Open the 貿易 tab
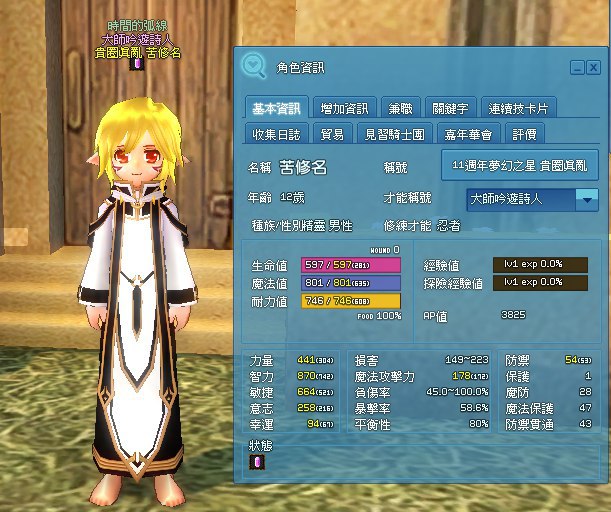This screenshot has height=512, width=611. [x=331, y=134]
